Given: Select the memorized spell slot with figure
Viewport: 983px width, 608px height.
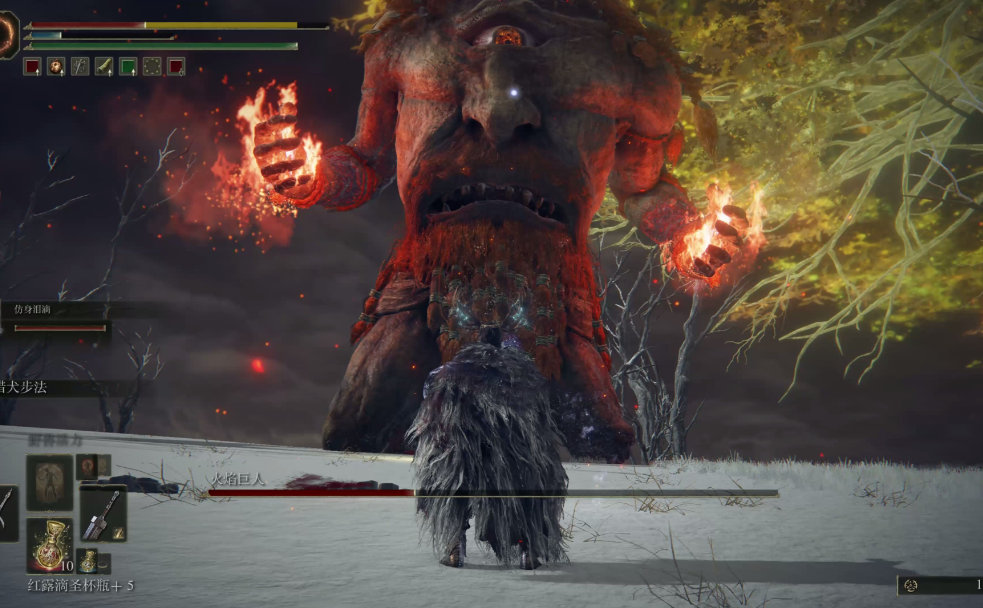Looking at the screenshot, I should point(49,483).
